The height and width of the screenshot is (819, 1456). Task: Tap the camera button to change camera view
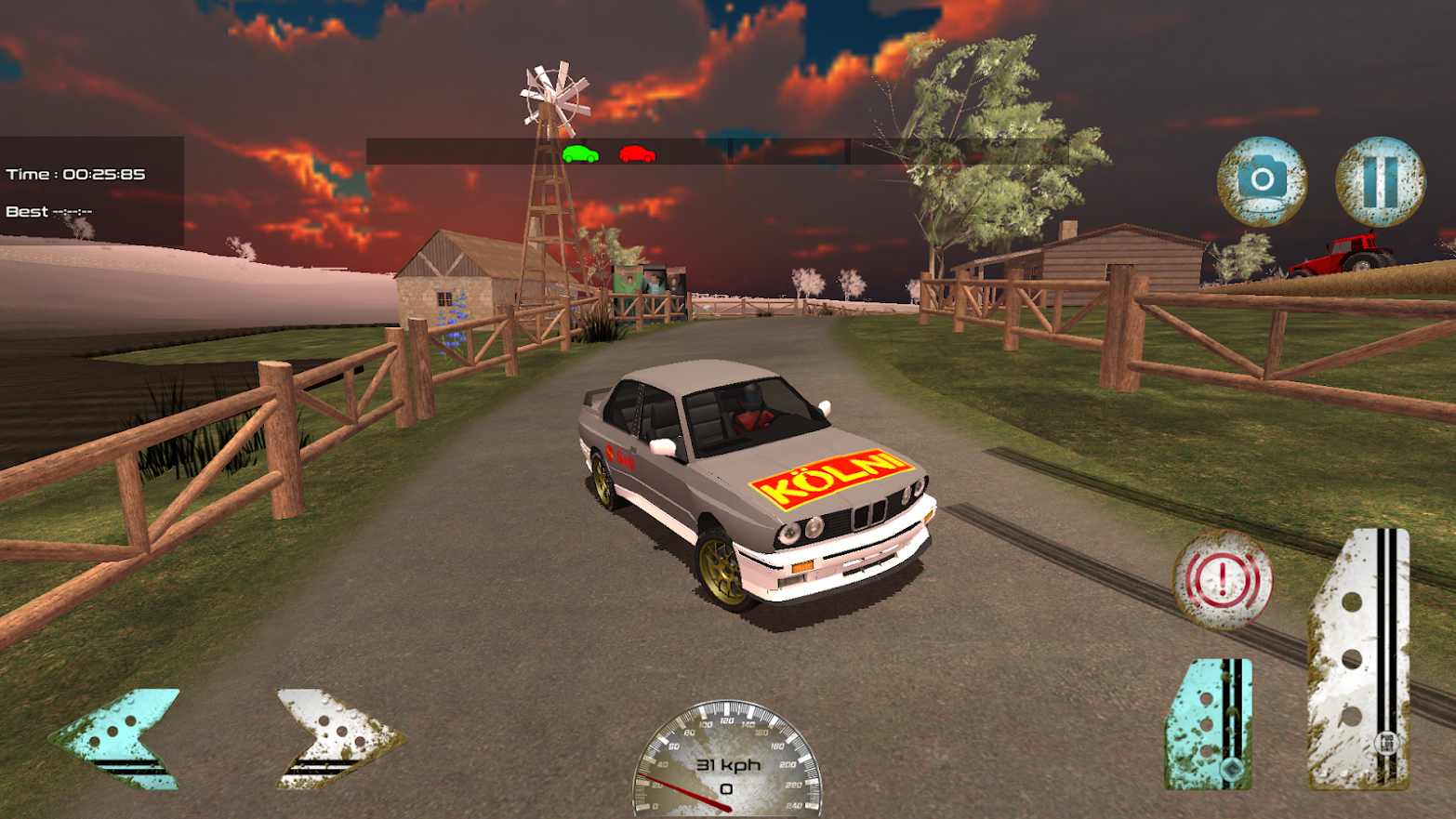point(1264,183)
